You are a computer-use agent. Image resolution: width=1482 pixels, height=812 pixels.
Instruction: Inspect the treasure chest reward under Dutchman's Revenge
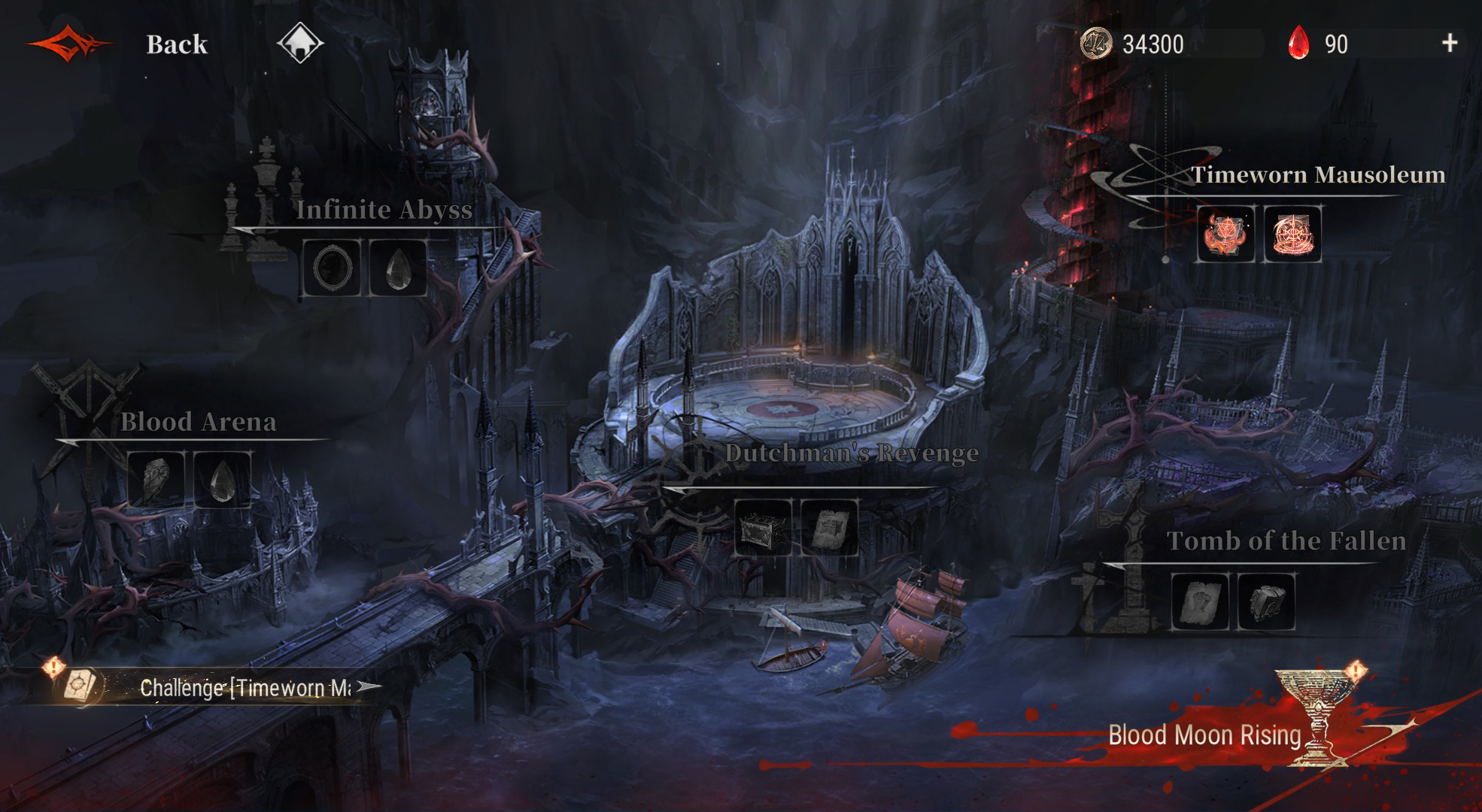pyautogui.click(x=763, y=529)
